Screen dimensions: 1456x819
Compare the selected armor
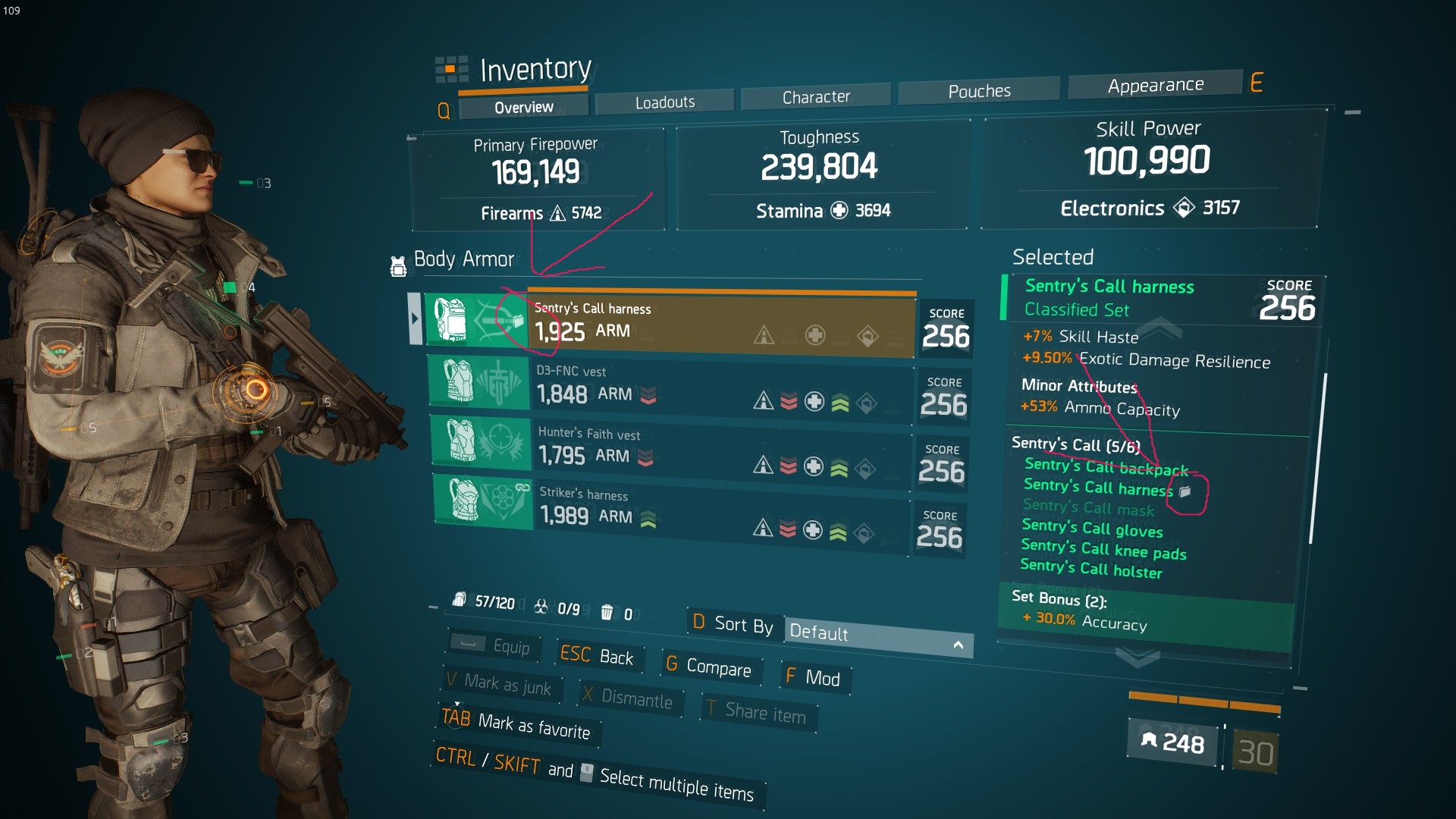pyautogui.click(x=709, y=667)
